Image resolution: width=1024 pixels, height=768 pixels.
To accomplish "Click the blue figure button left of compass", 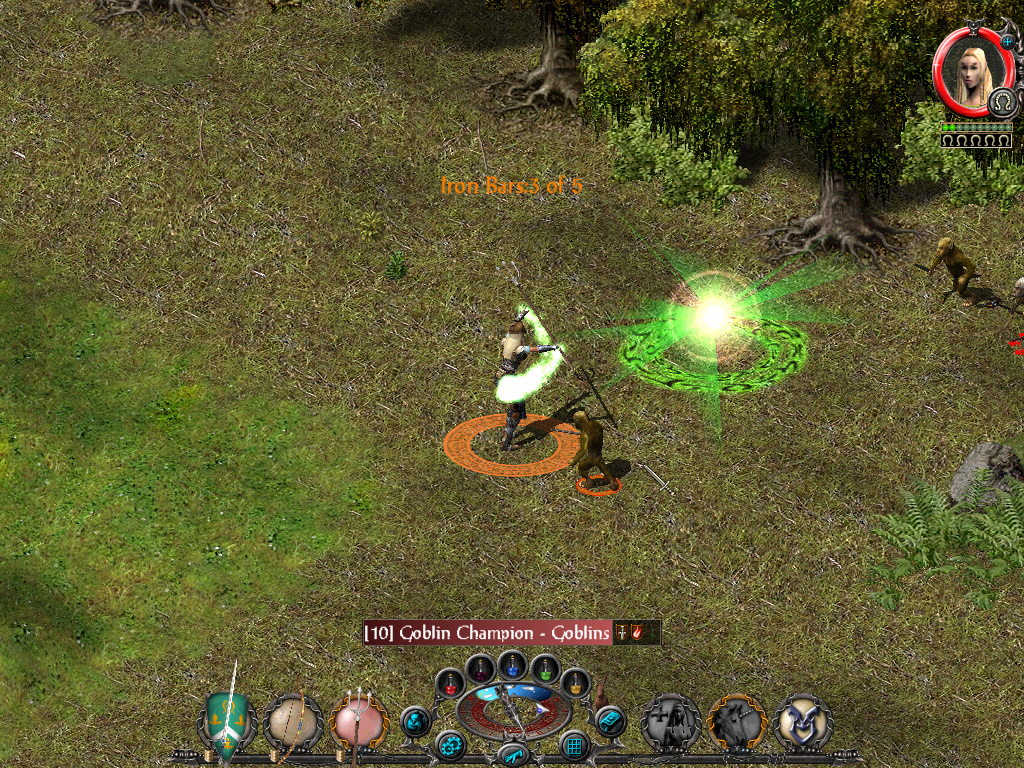I will pyautogui.click(x=415, y=720).
